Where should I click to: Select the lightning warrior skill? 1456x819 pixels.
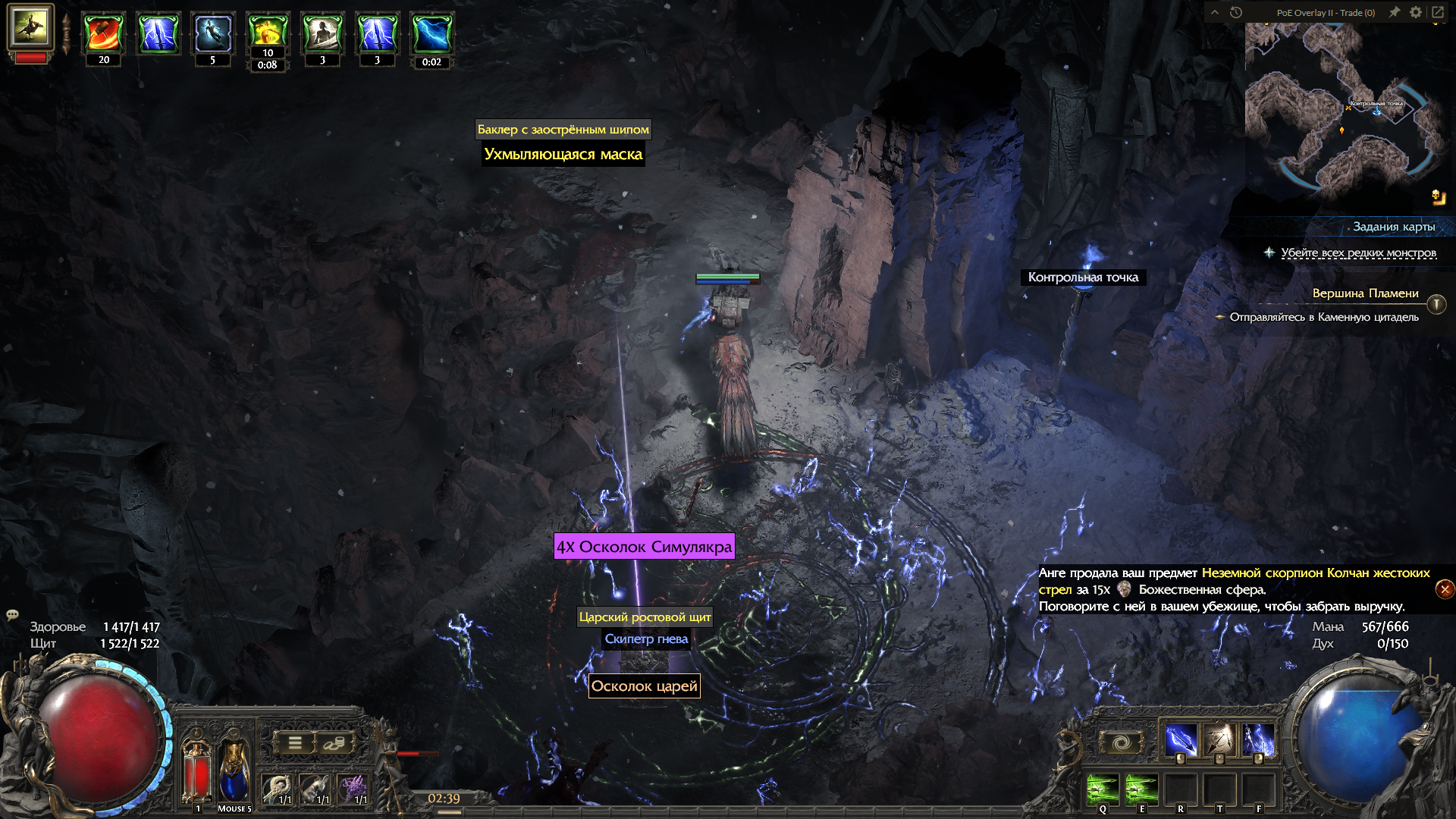click(1259, 740)
